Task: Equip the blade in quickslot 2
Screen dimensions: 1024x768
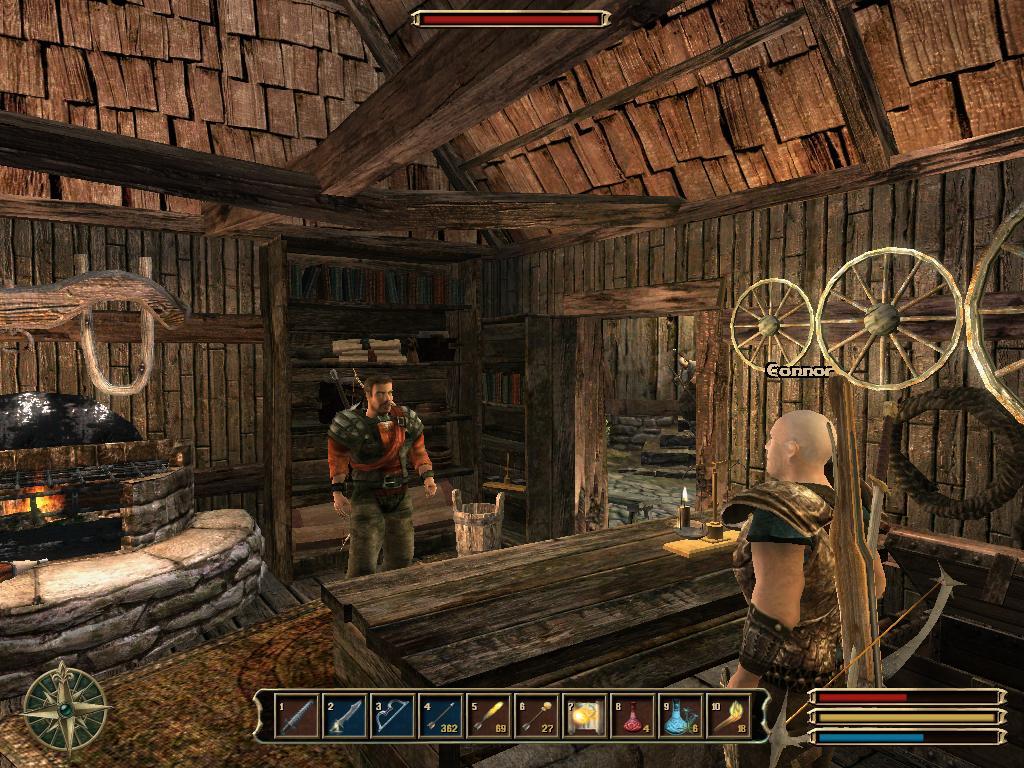Action: click(345, 717)
